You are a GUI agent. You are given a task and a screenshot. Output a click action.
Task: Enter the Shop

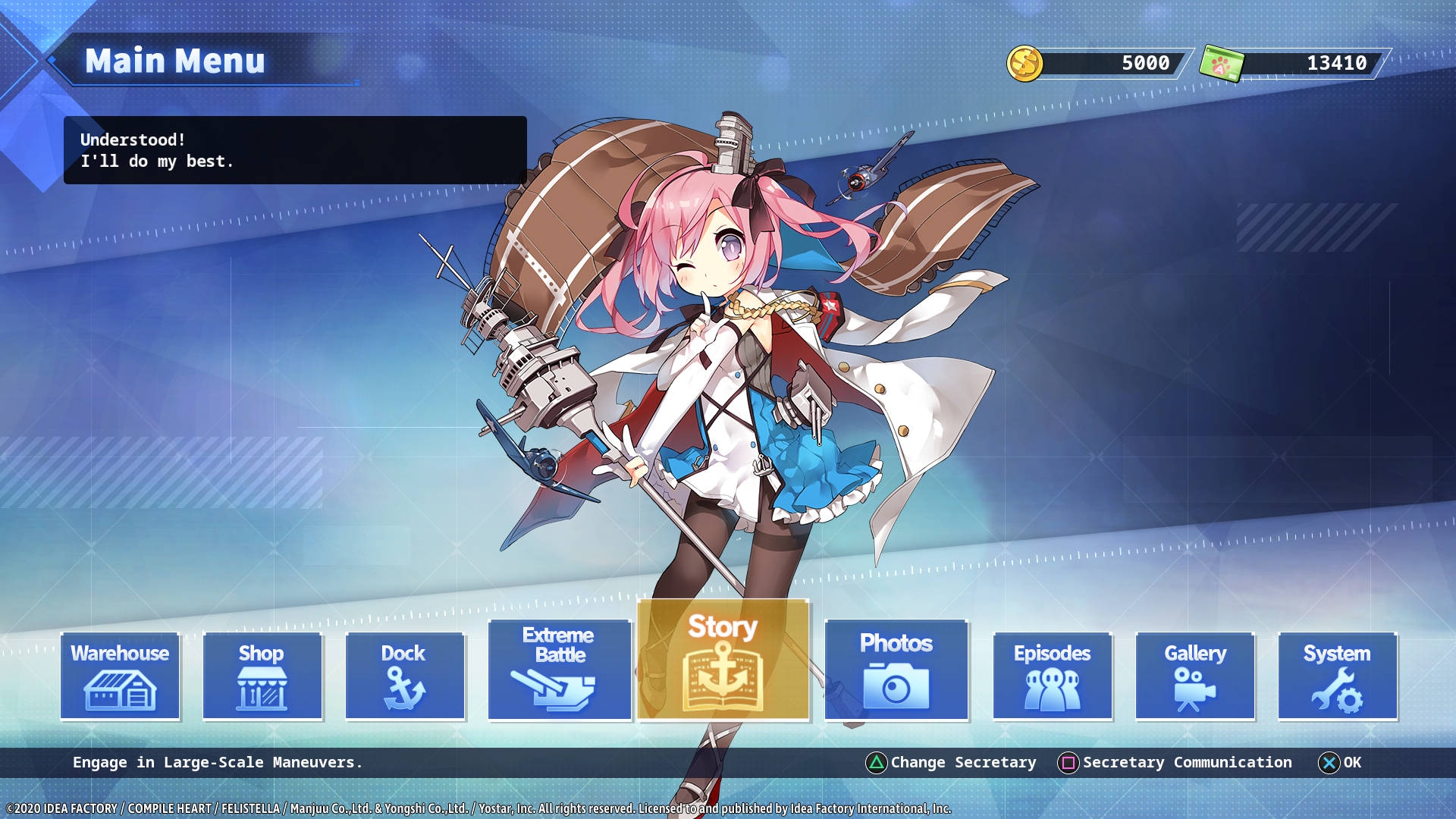pyautogui.click(x=262, y=676)
